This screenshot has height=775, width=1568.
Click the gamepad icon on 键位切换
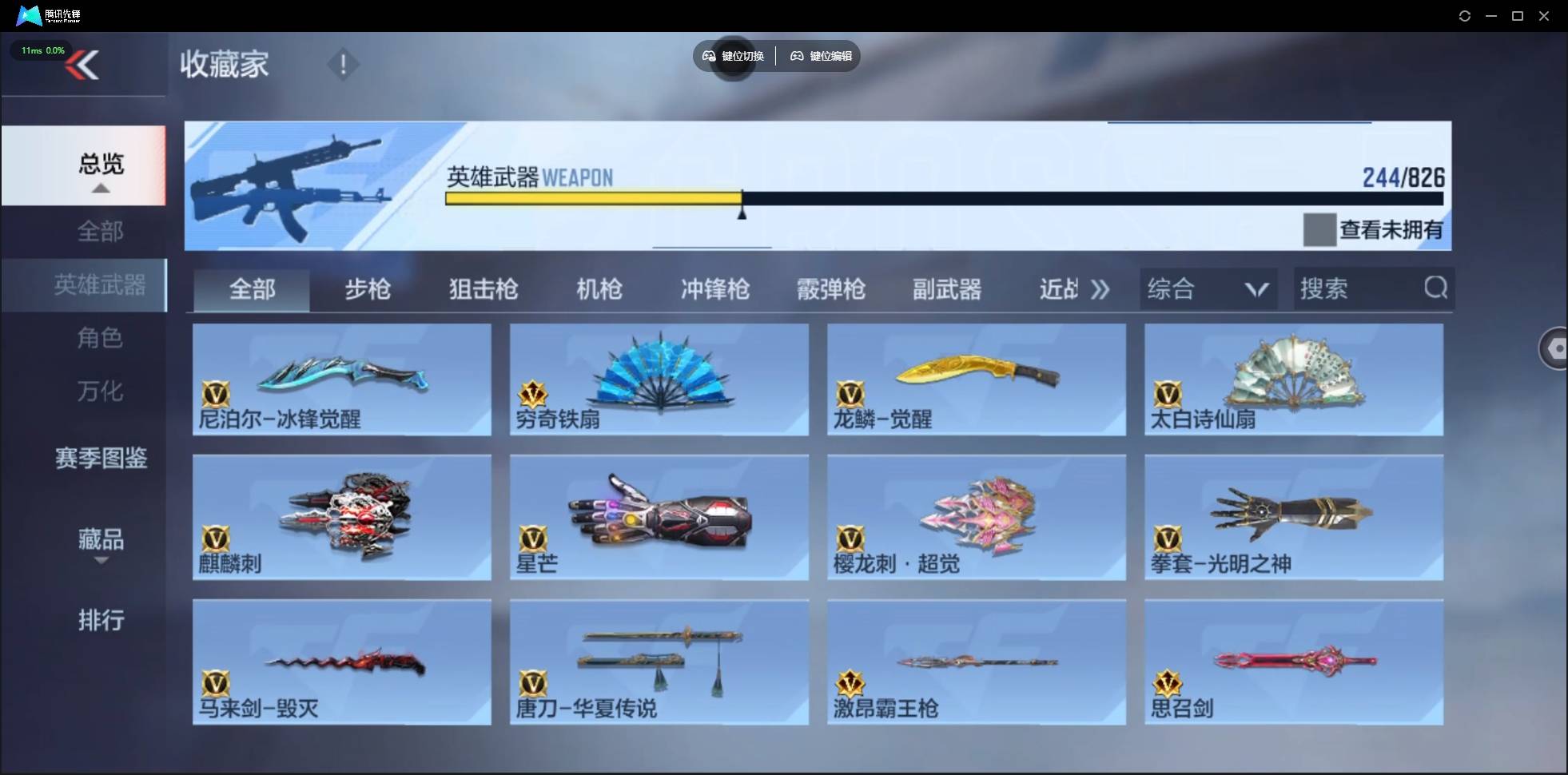[710, 56]
